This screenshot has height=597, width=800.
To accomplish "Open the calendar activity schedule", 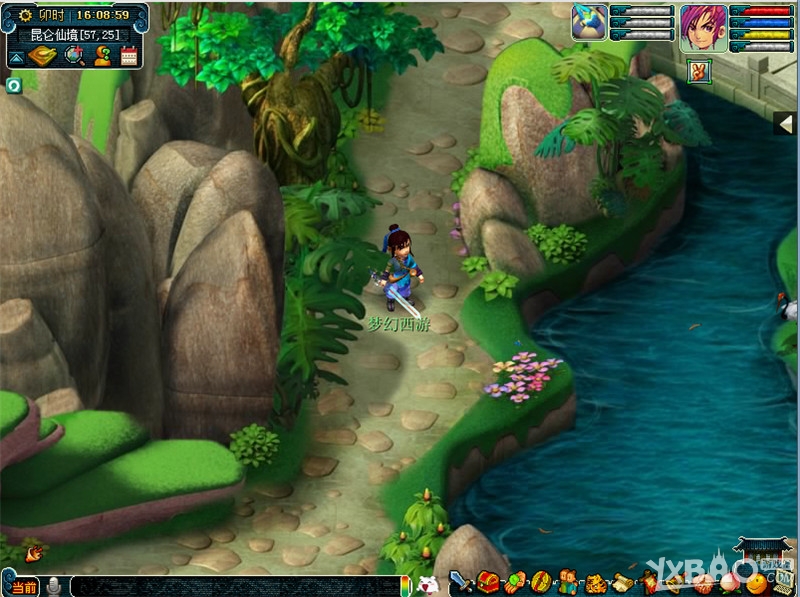I will [129, 56].
